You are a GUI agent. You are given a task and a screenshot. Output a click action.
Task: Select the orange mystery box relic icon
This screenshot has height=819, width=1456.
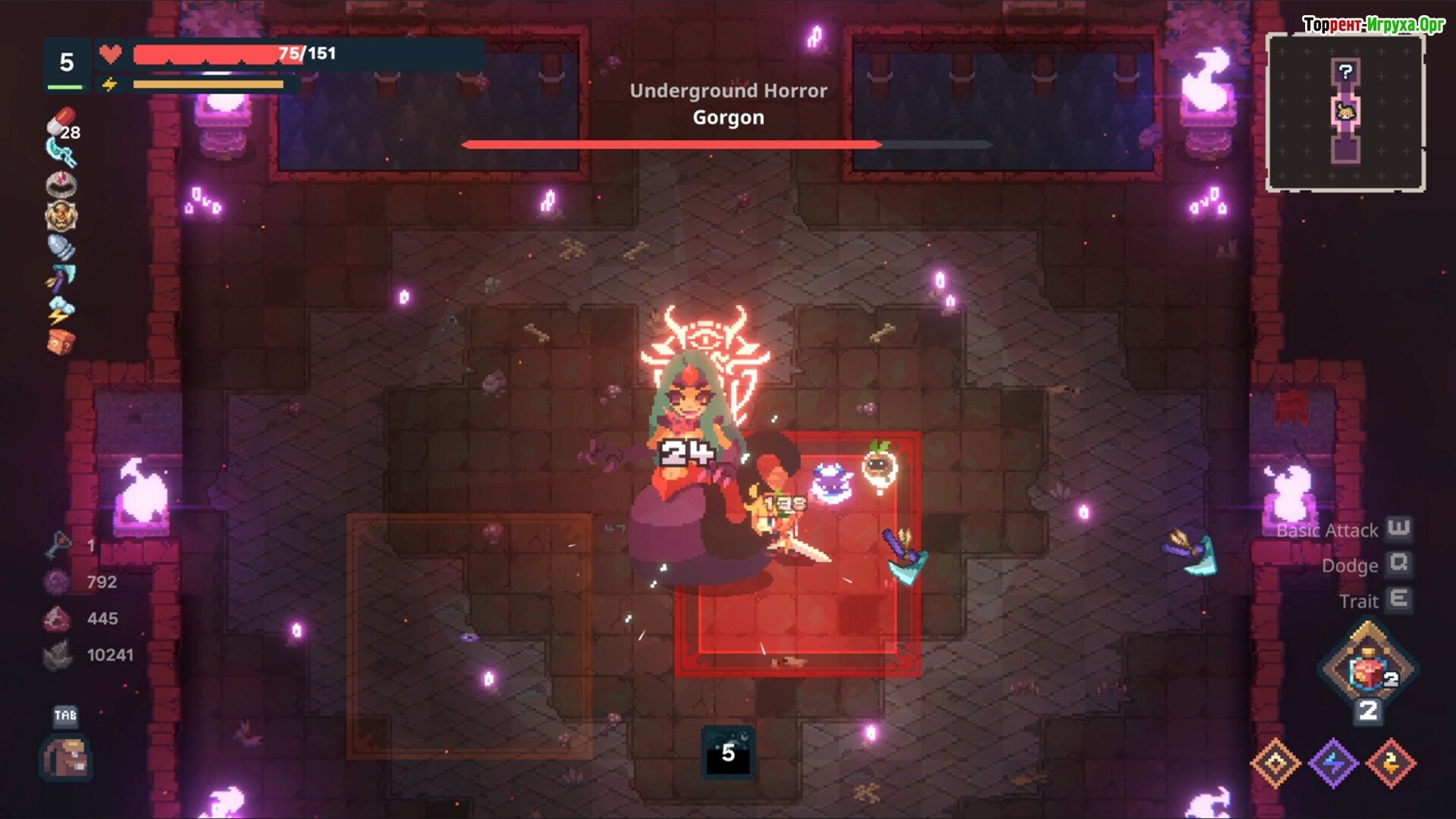pos(61,341)
